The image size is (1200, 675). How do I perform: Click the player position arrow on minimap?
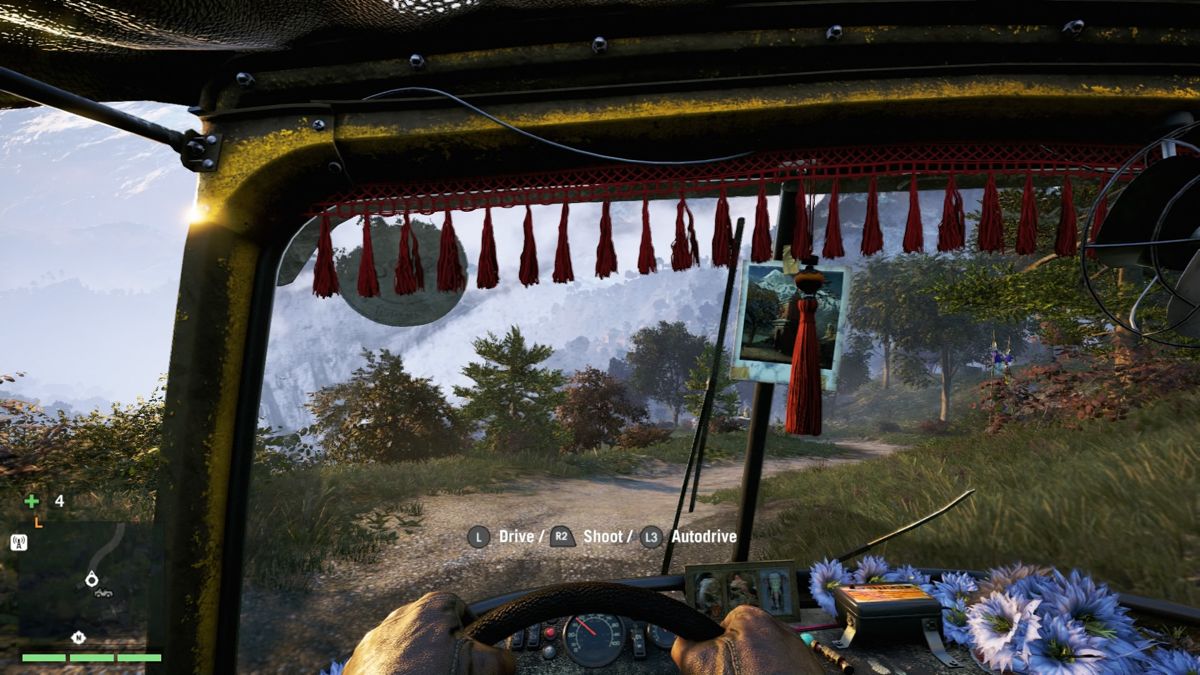(92, 578)
